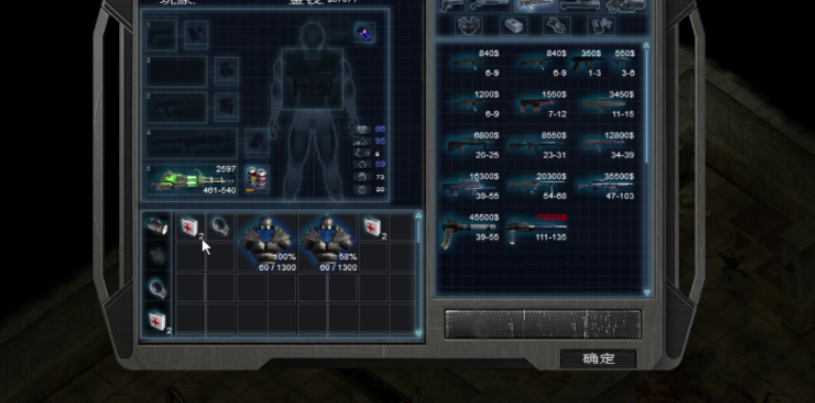Confirm with the 确定 button
Image resolution: width=815 pixels, height=403 pixels.
[598, 359]
